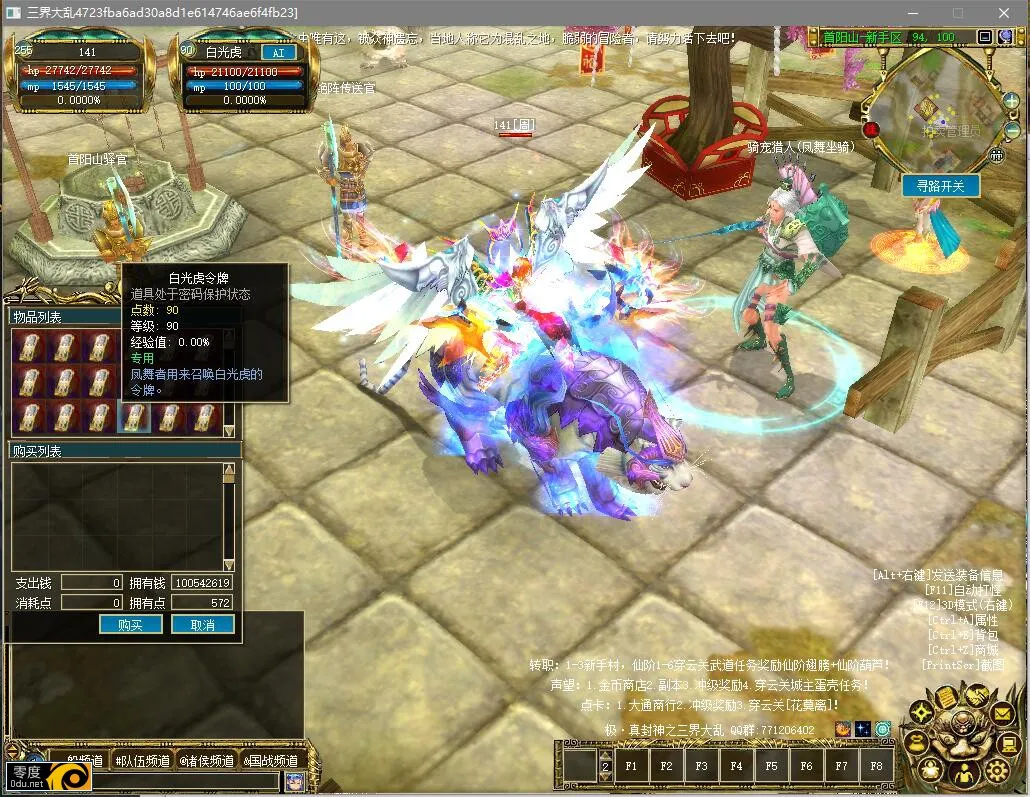Click the 购买 (Buy) button
Image resolution: width=1030 pixels, height=797 pixels.
(x=131, y=624)
